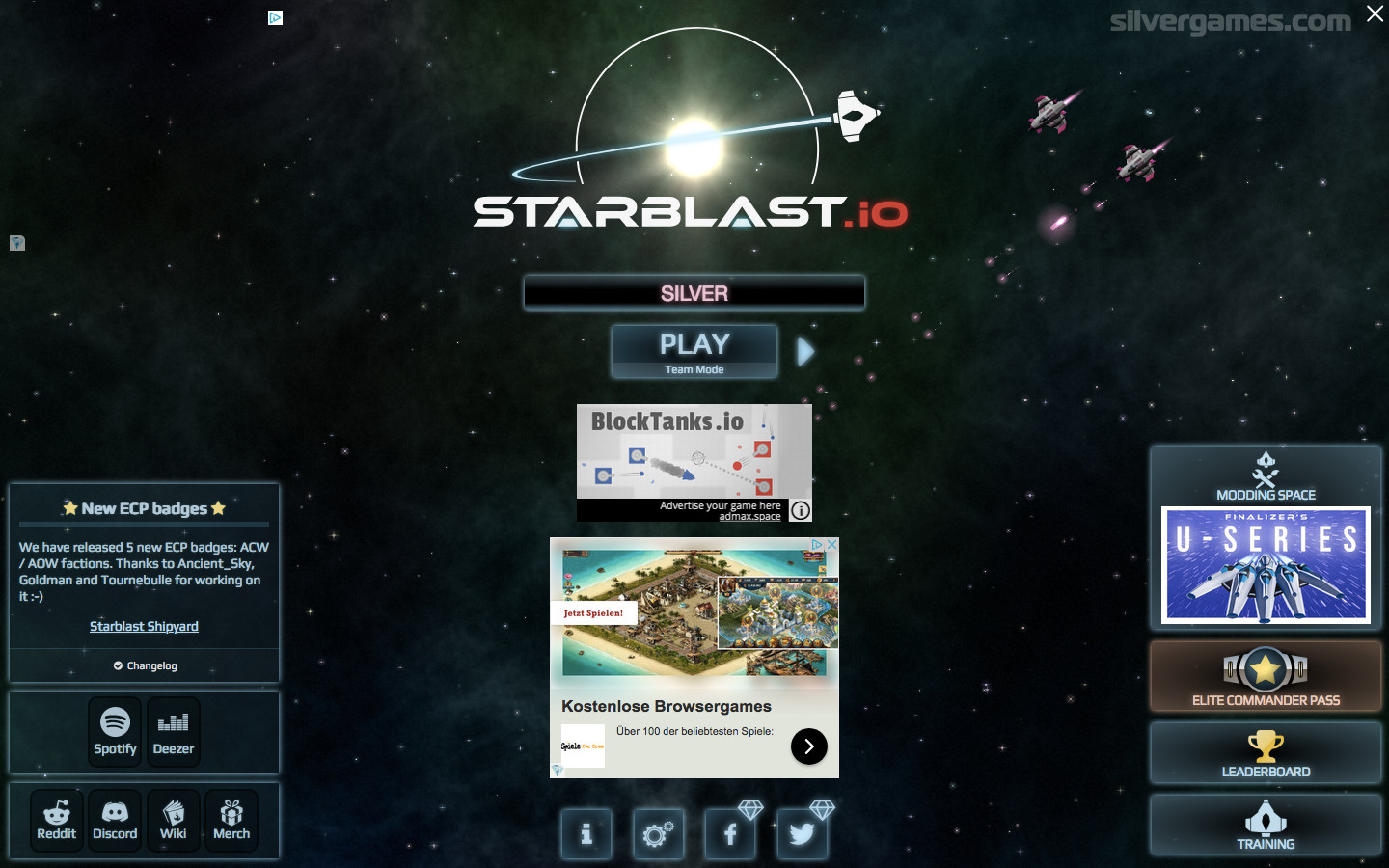Viewport: 1389px width, 868px height.
Task: Close the game overlay with the X
Action: tap(1375, 14)
